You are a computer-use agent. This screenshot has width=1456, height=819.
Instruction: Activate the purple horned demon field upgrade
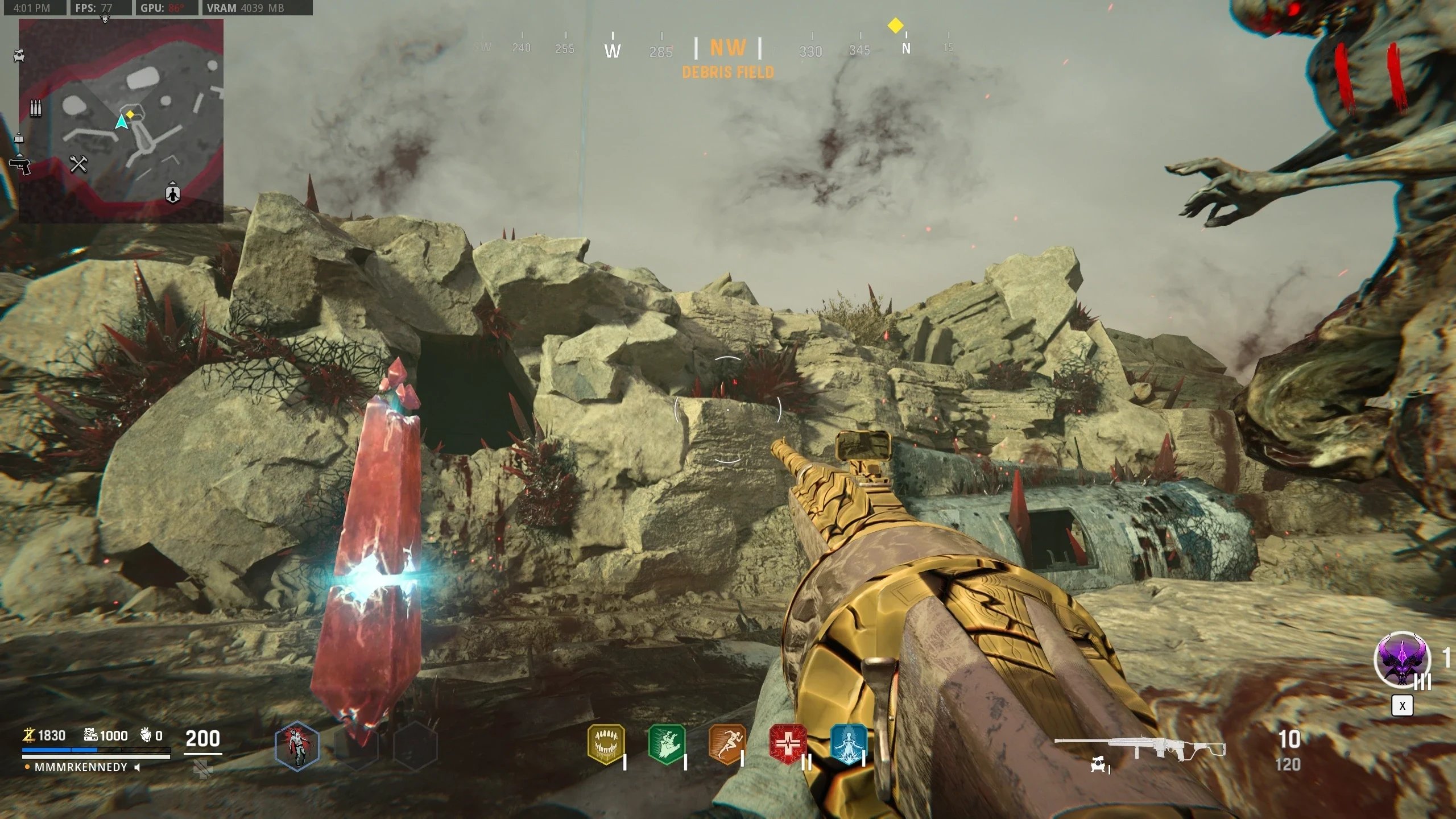point(1402,661)
